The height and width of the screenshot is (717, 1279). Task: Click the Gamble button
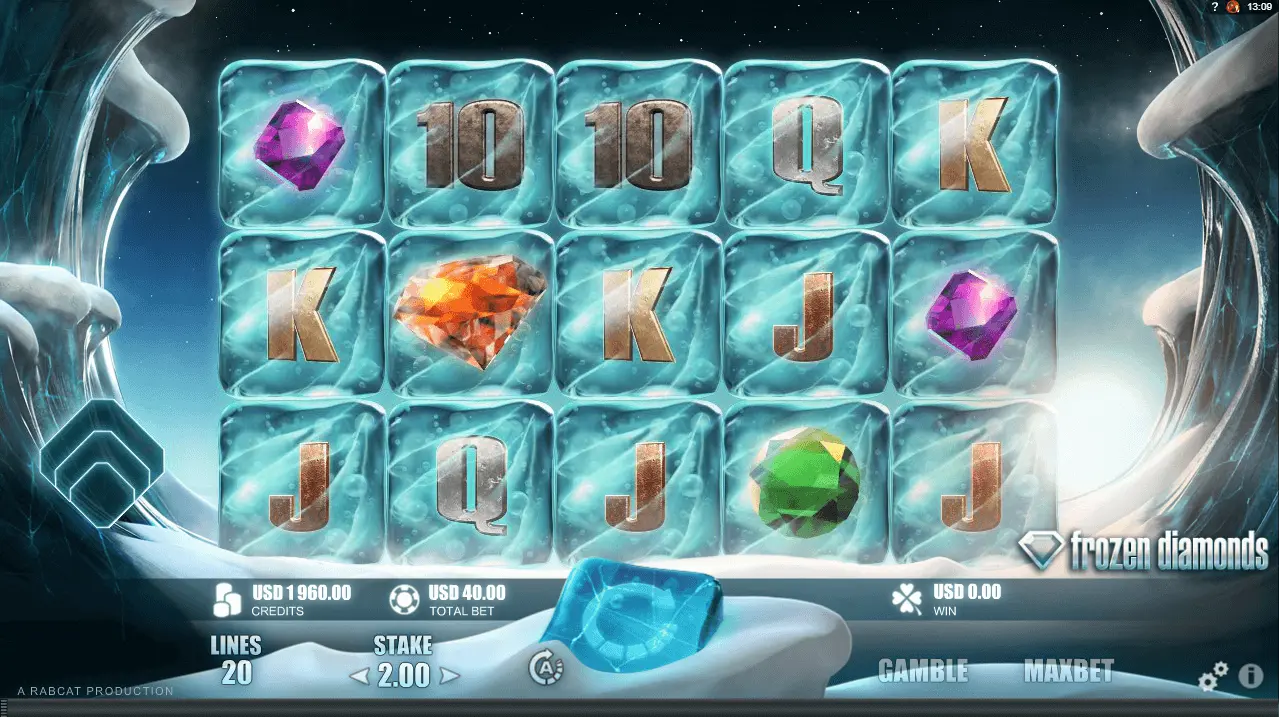coord(922,671)
